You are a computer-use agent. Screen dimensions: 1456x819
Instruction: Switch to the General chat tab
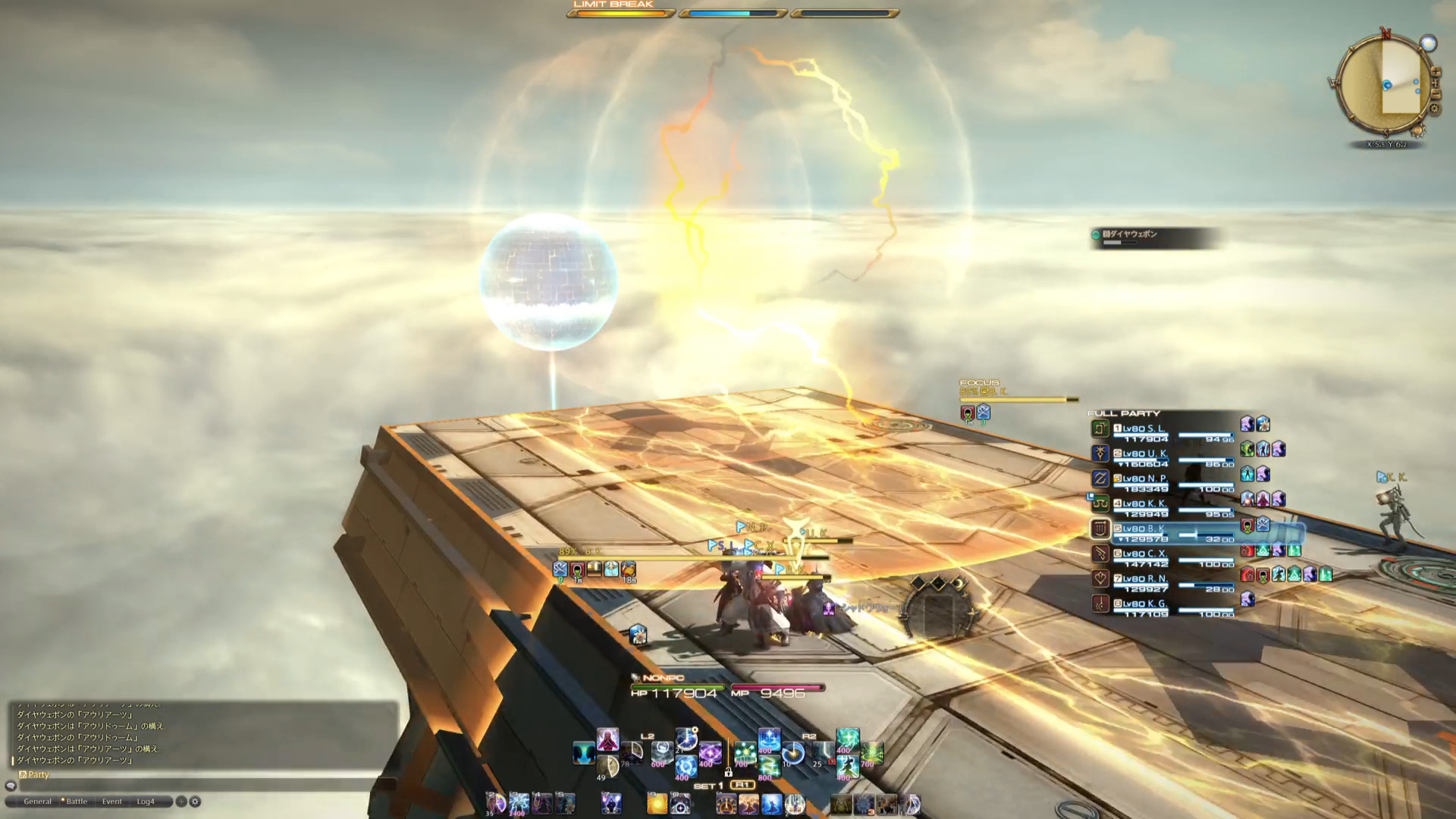point(37,802)
